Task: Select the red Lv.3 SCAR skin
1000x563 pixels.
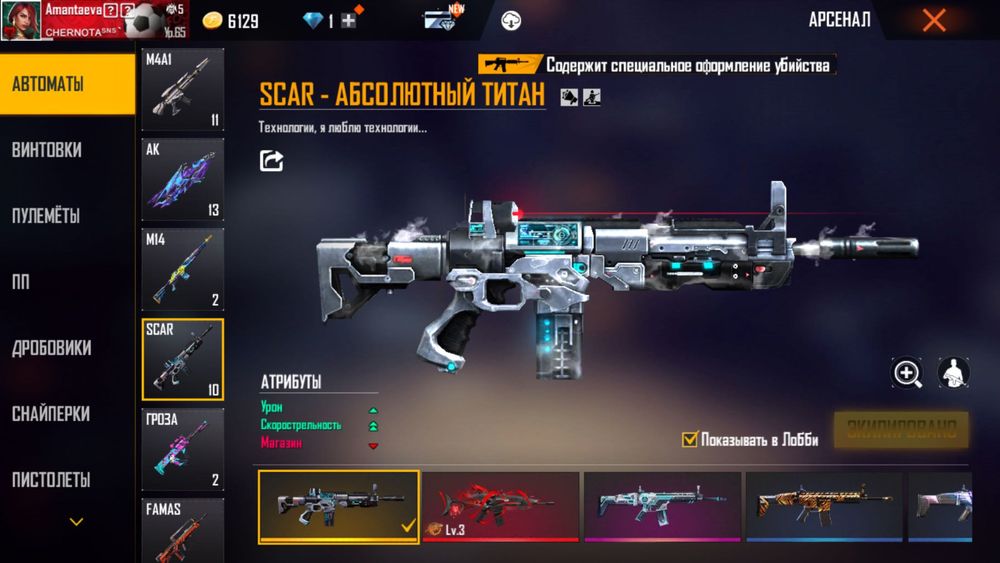Action: click(x=500, y=507)
